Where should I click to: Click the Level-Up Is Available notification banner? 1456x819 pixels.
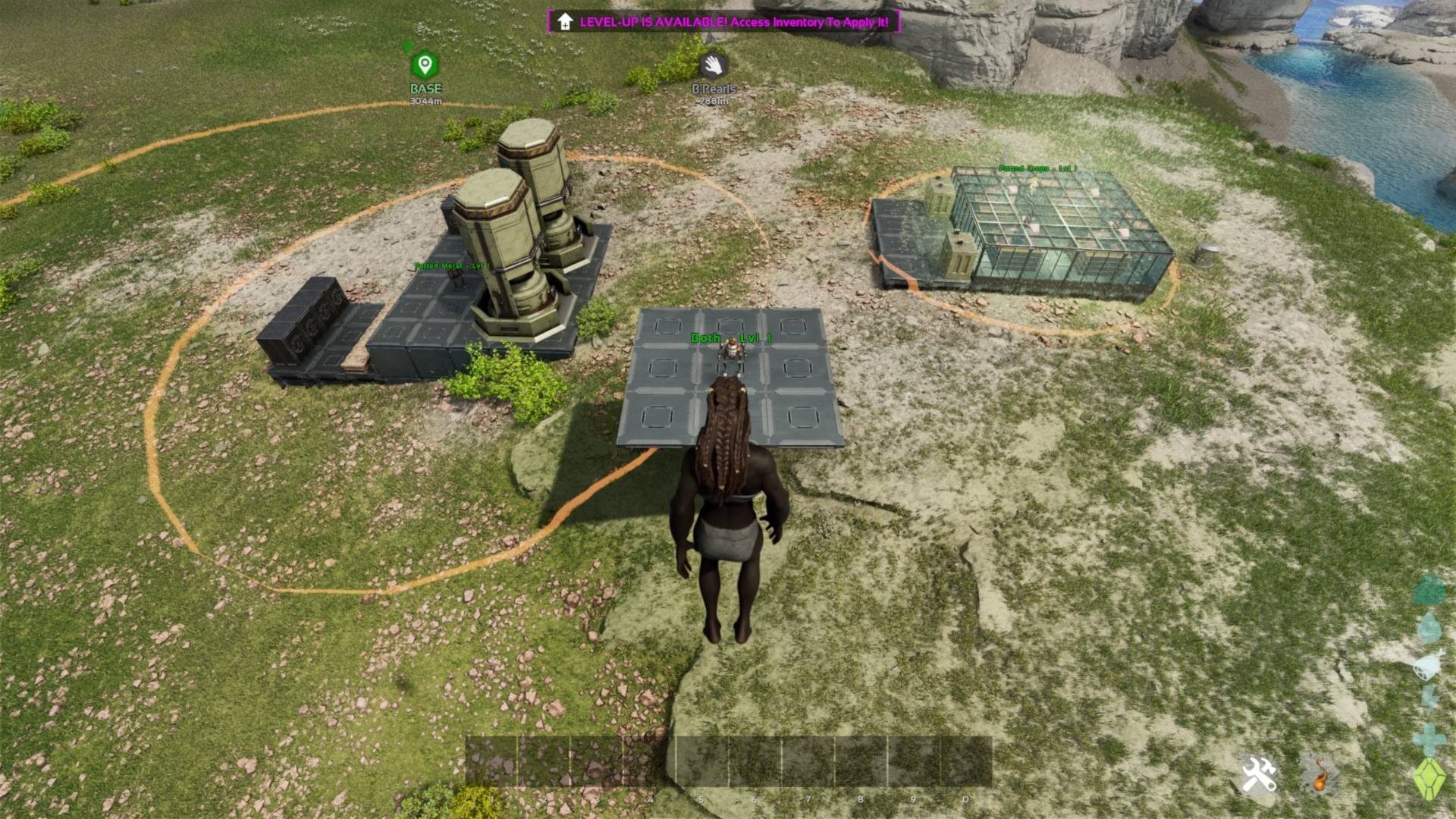point(724,21)
